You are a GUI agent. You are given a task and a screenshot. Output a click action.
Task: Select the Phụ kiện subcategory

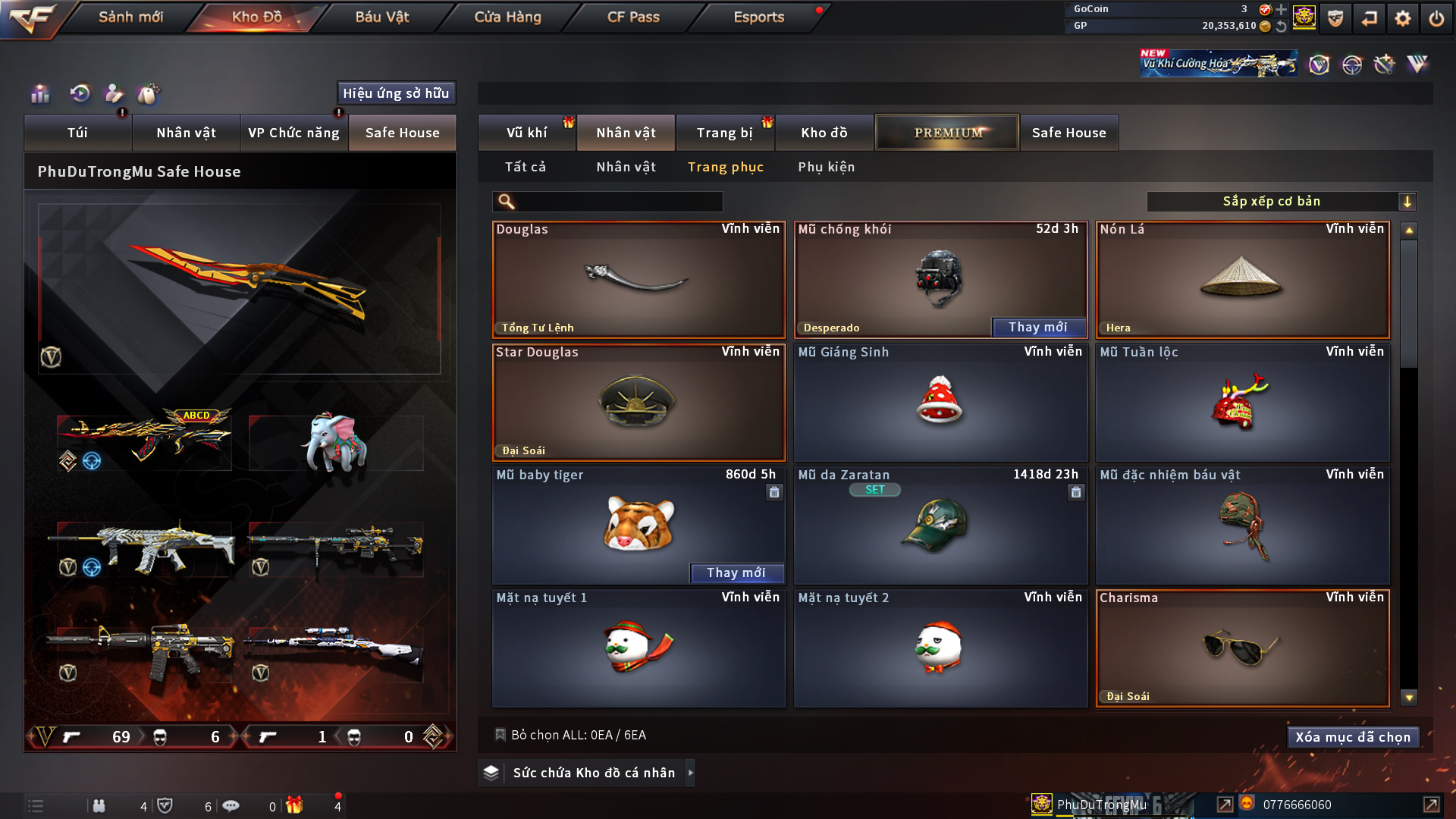point(826,167)
